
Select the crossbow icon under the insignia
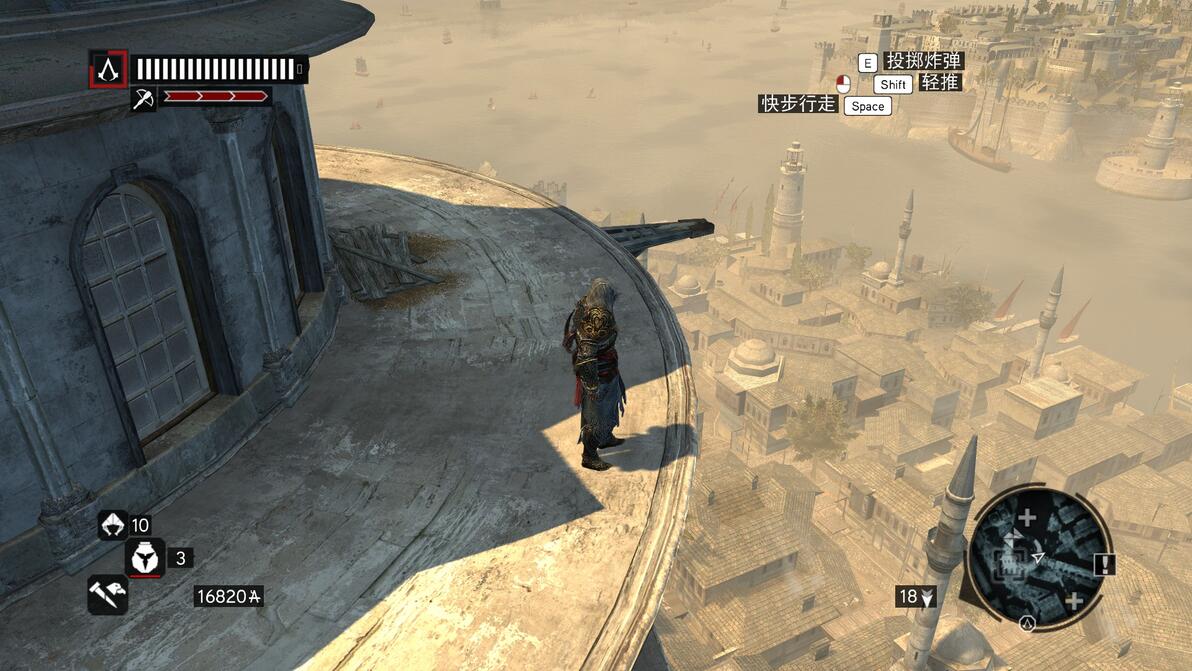143,98
